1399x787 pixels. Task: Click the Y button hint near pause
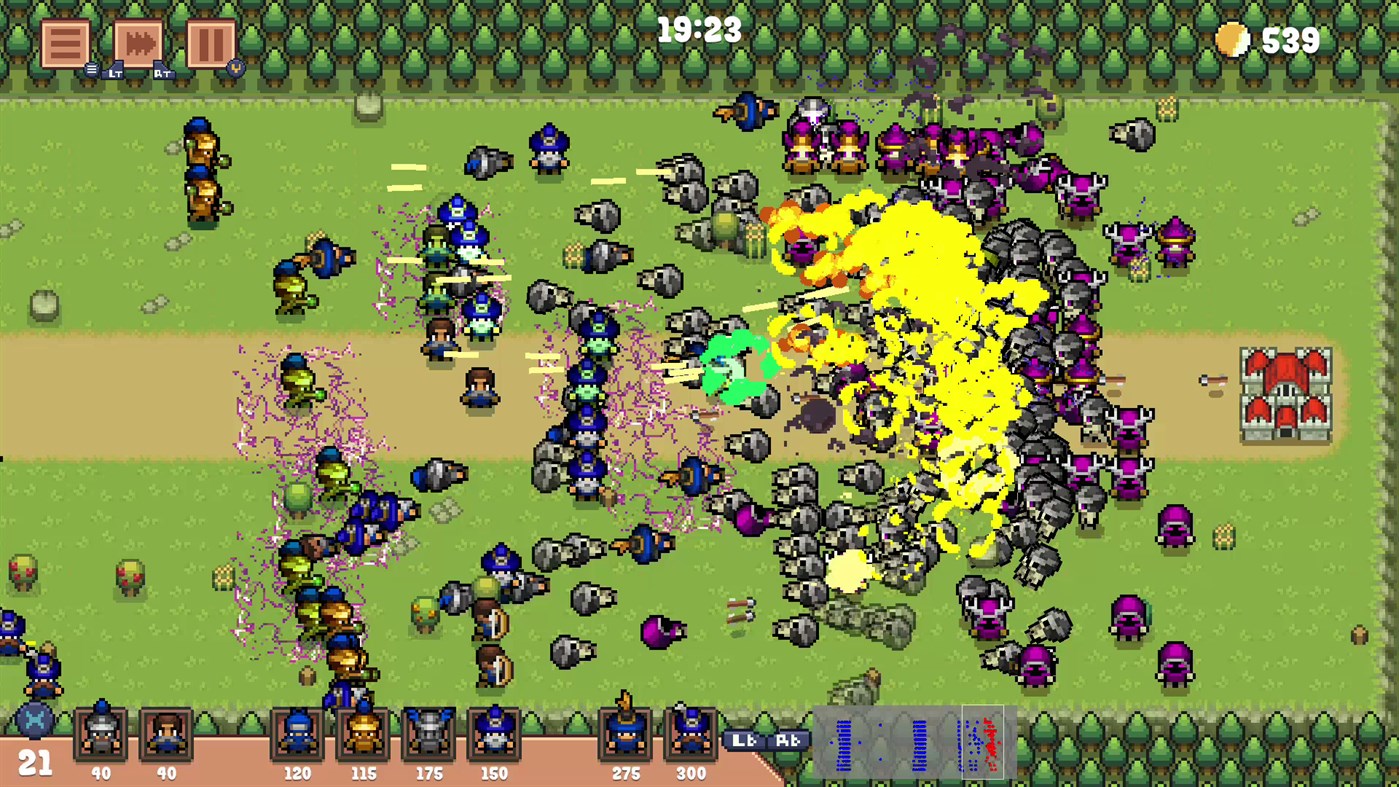tap(233, 70)
